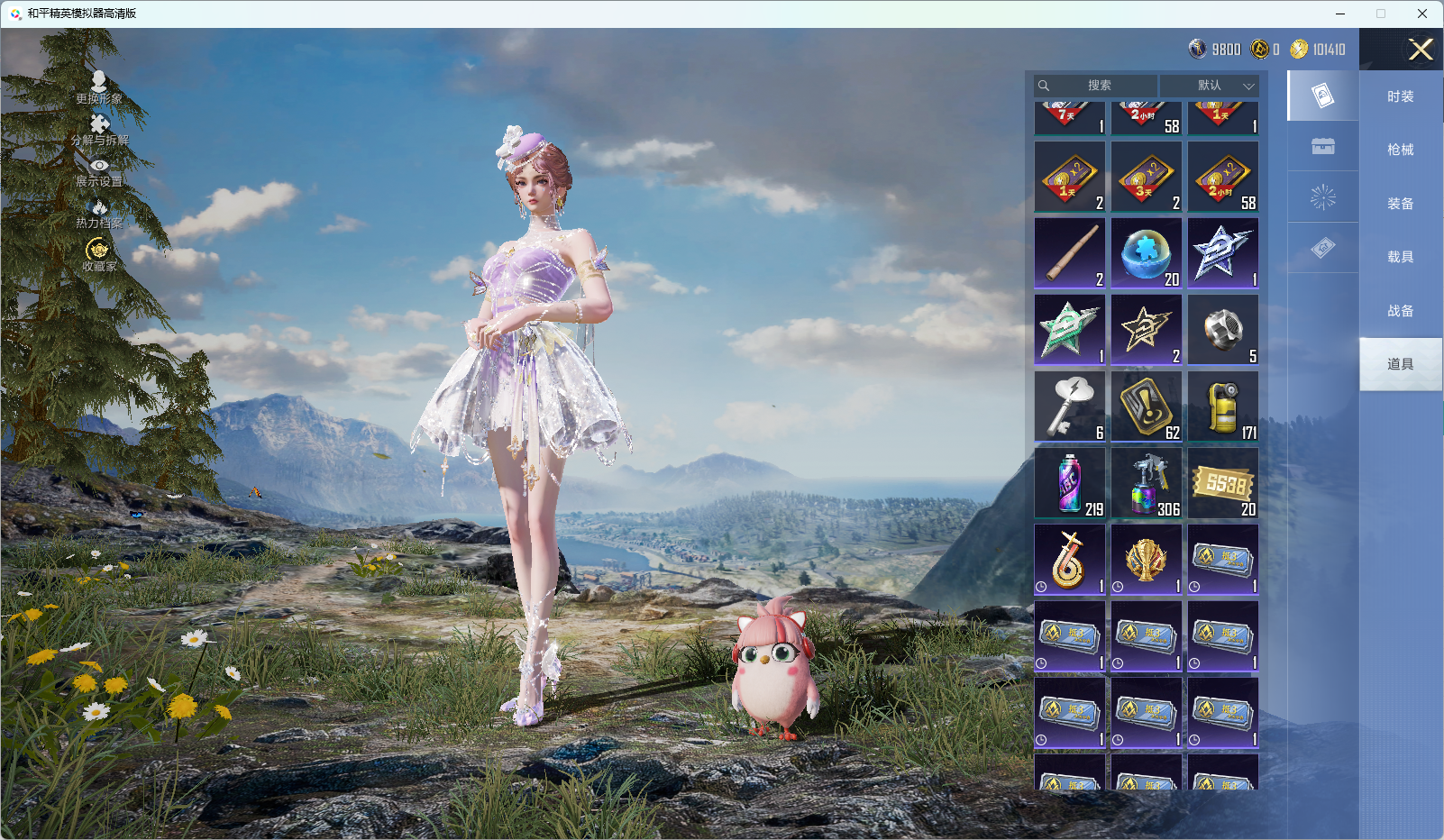
Task: Open 分解与拆解 dismantle option
Action: point(100,130)
